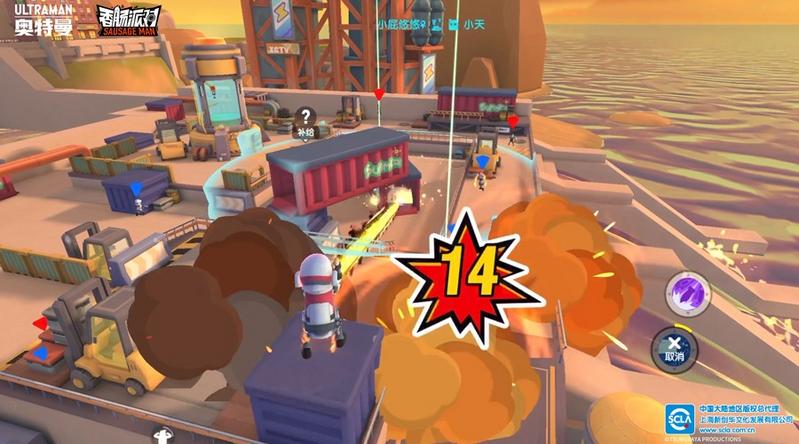Activate the purple crystal skill button
The height and width of the screenshot is (444, 799).
pos(690,291)
